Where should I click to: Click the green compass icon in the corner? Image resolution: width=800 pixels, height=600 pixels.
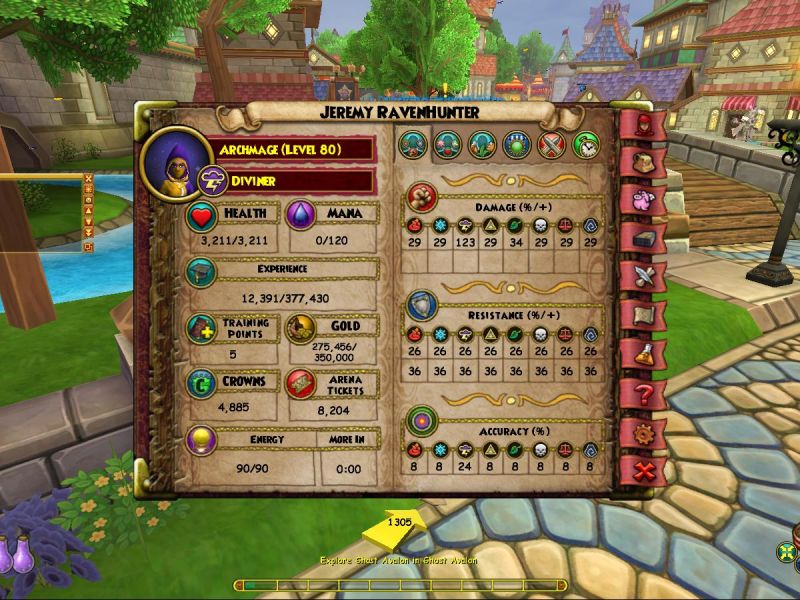788,553
